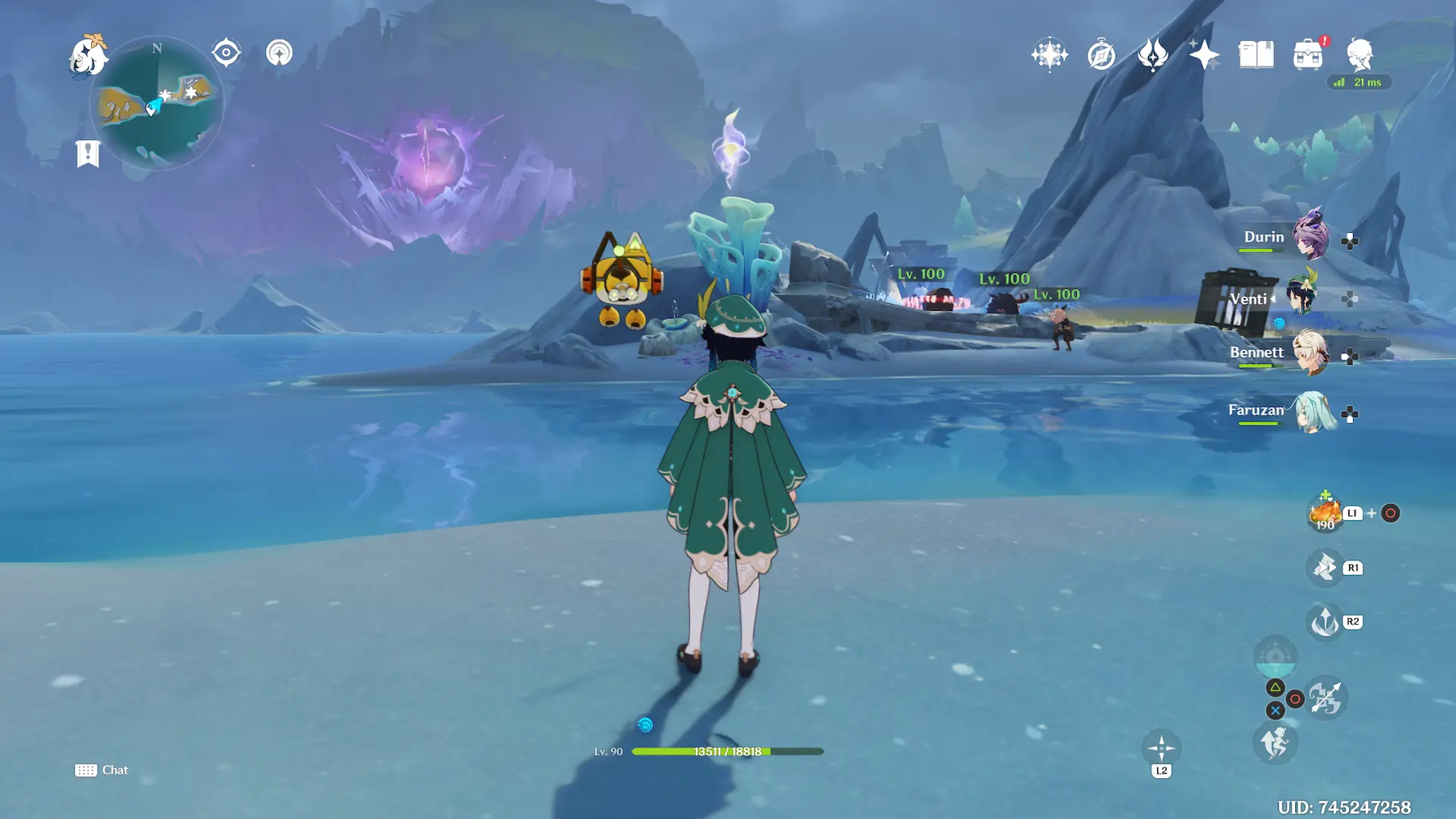Image resolution: width=1456 pixels, height=819 pixels.
Task: Open the Adventurer Handbook compass icon
Action: click(x=1101, y=55)
